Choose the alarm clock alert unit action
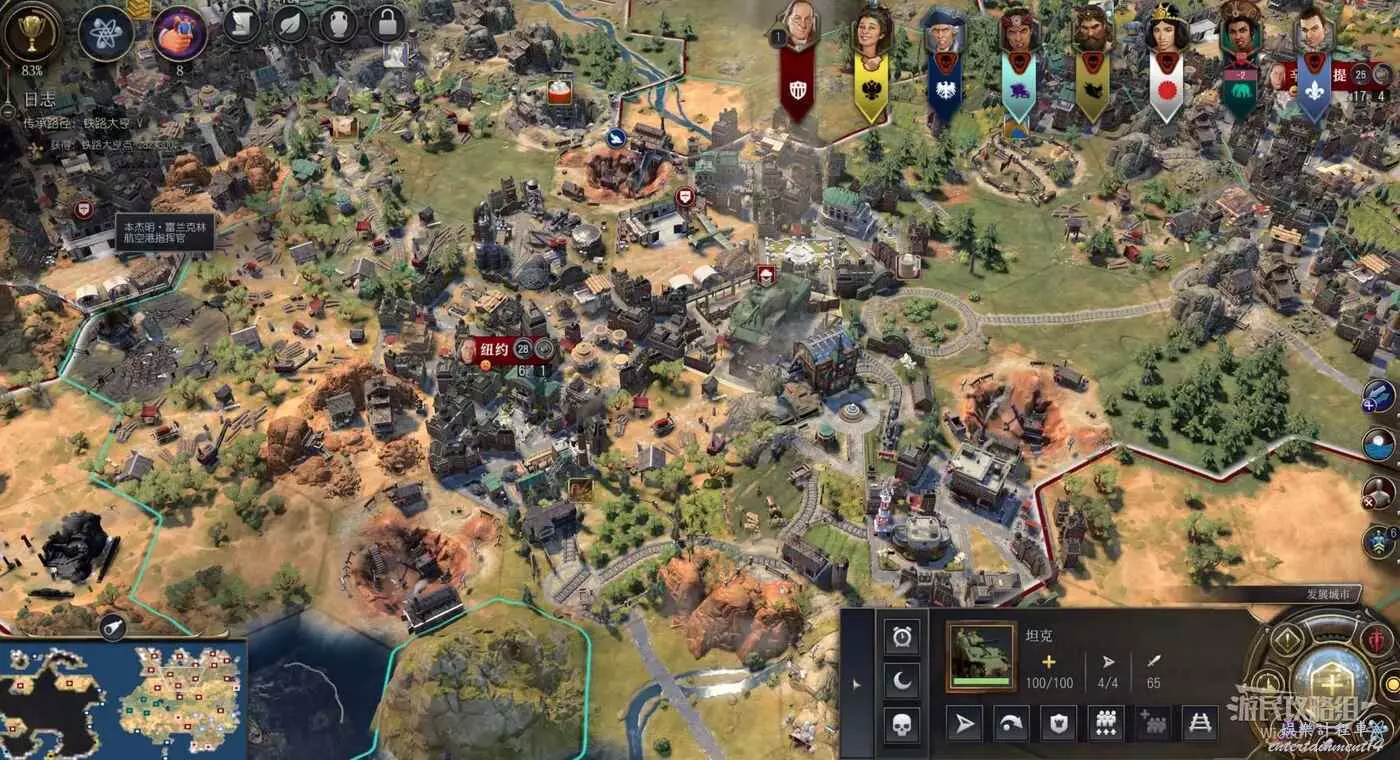Screen dimensions: 1400x760 pos(902,636)
